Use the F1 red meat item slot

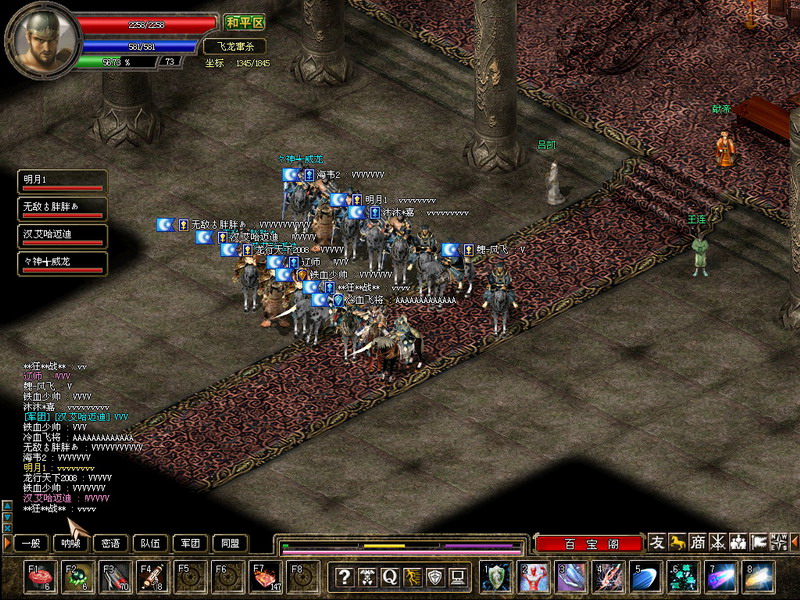42,577
